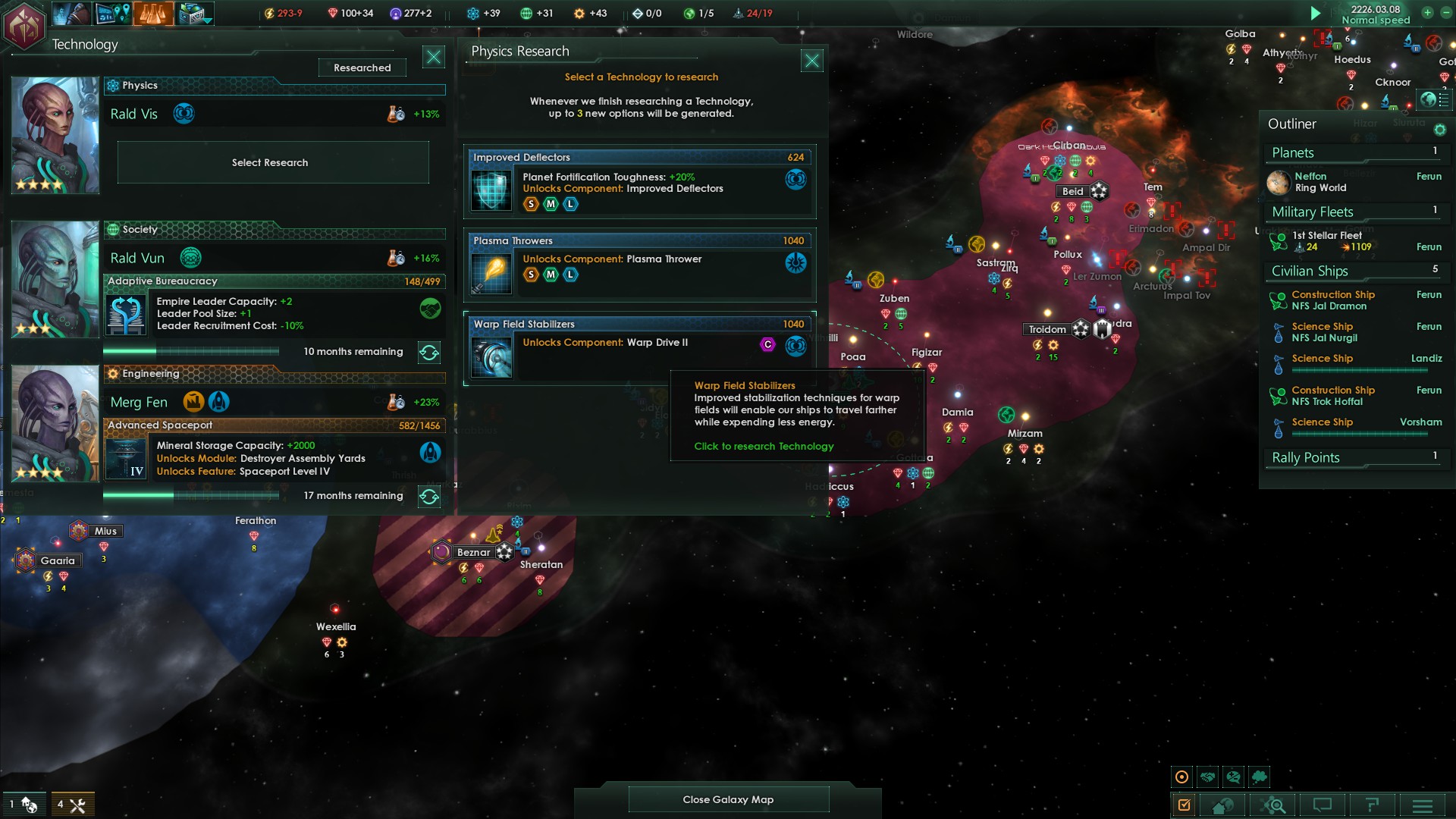Screen dimensions: 1456x819
Task: Close the Physics Research window
Action: pyautogui.click(x=811, y=61)
